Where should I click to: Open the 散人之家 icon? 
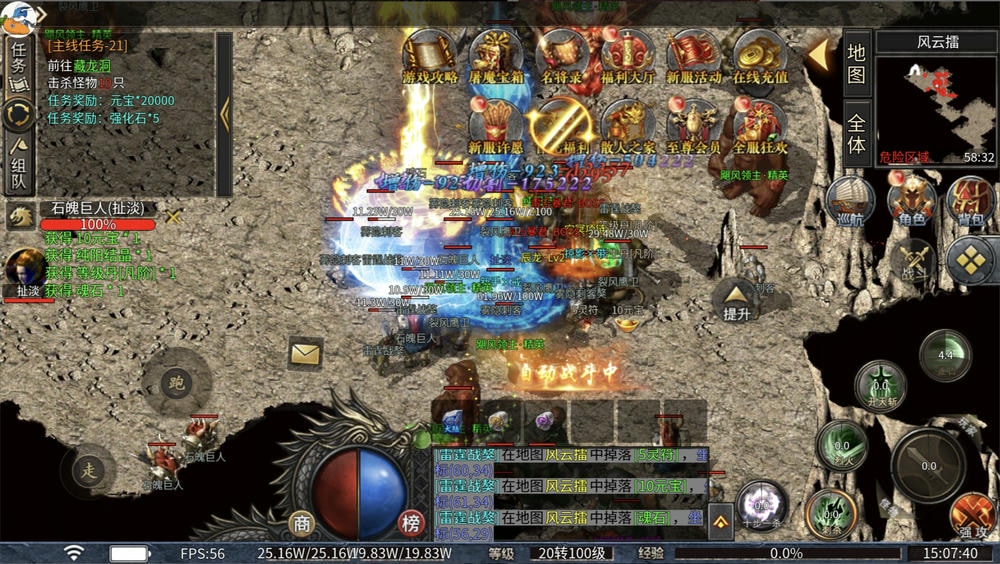tap(628, 125)
